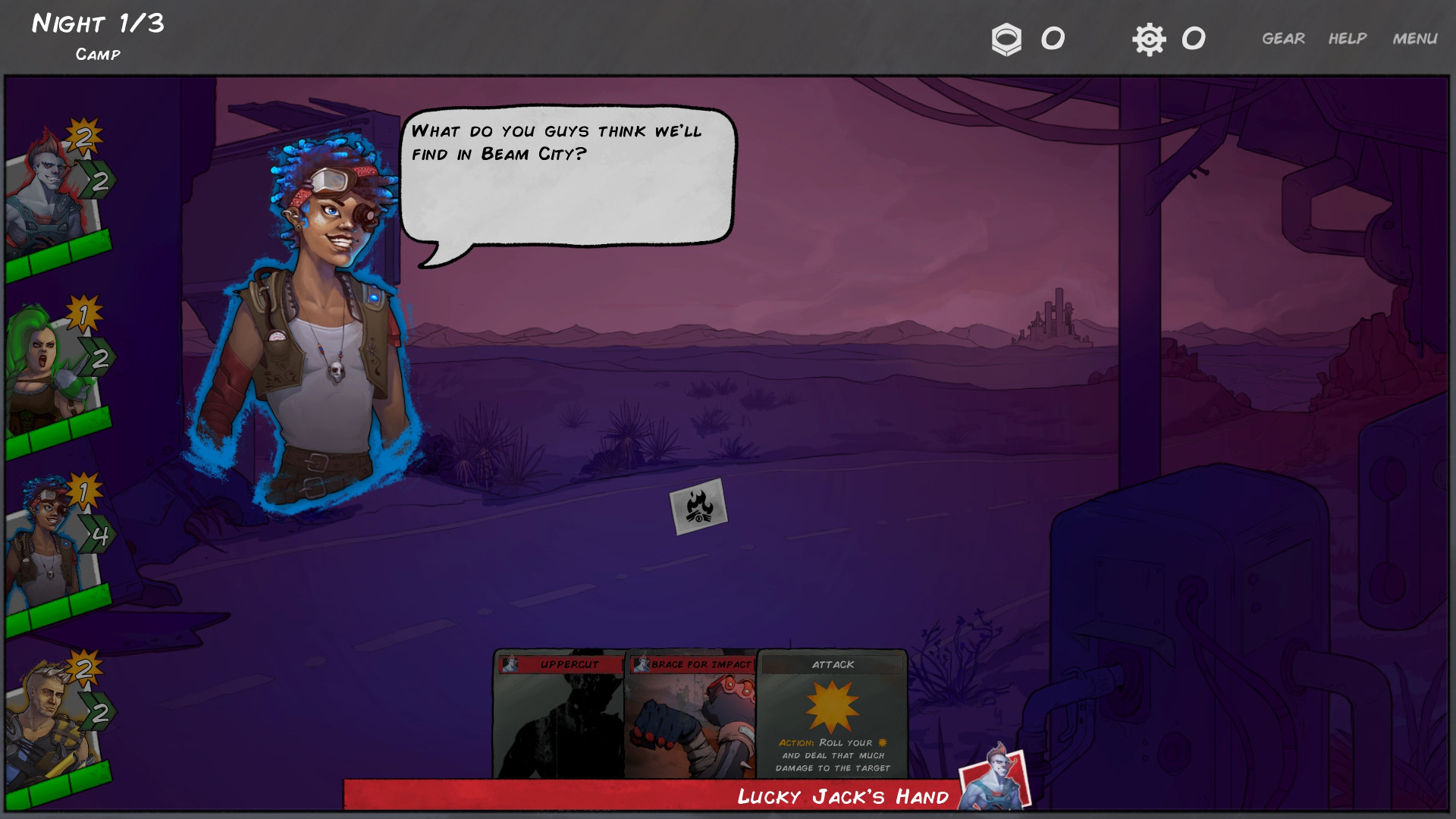Open the GEAR screen

(x=1283, y=38)
